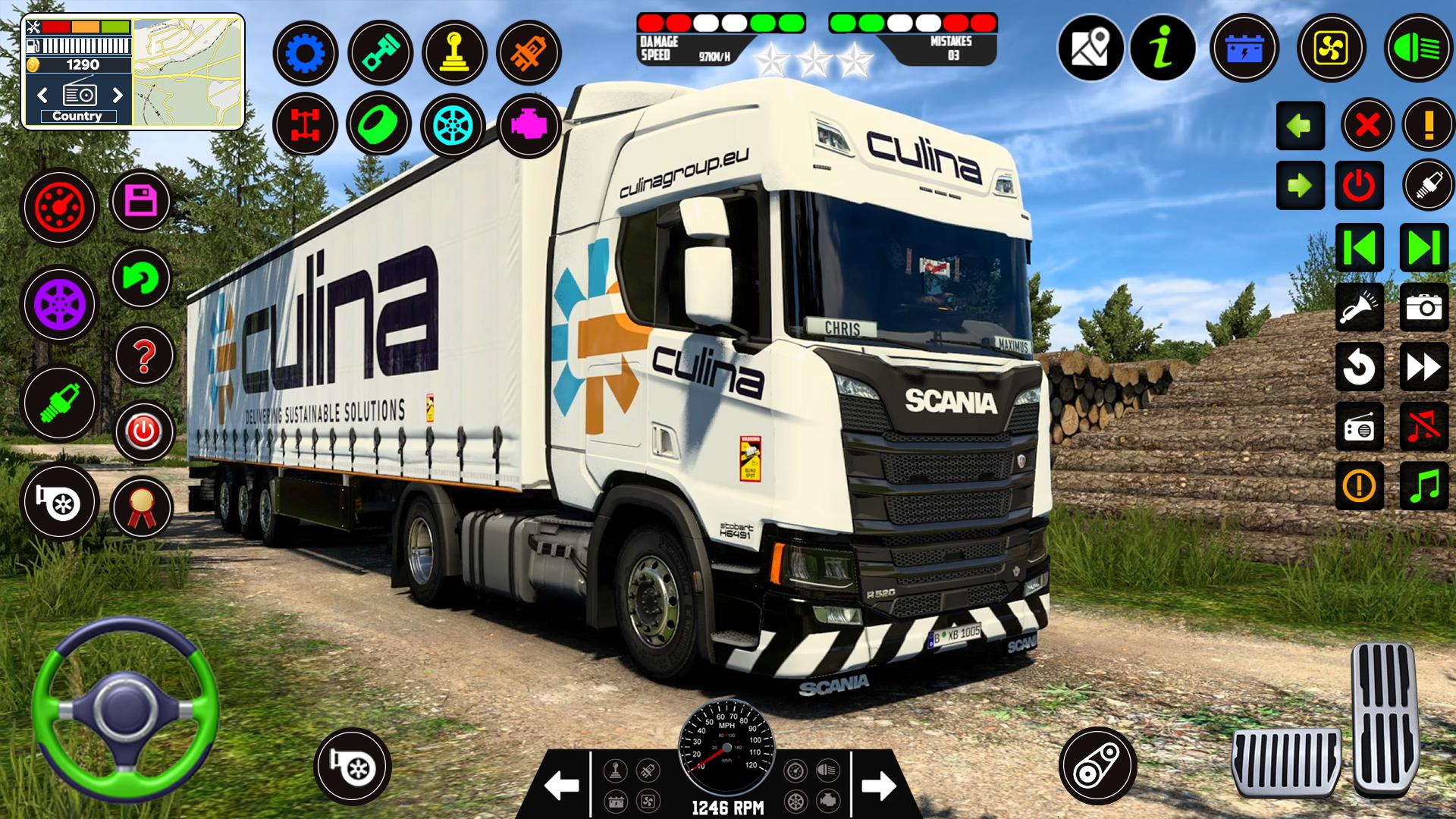Open the red question mark help
1456x819 pixels.
point(144,356)
